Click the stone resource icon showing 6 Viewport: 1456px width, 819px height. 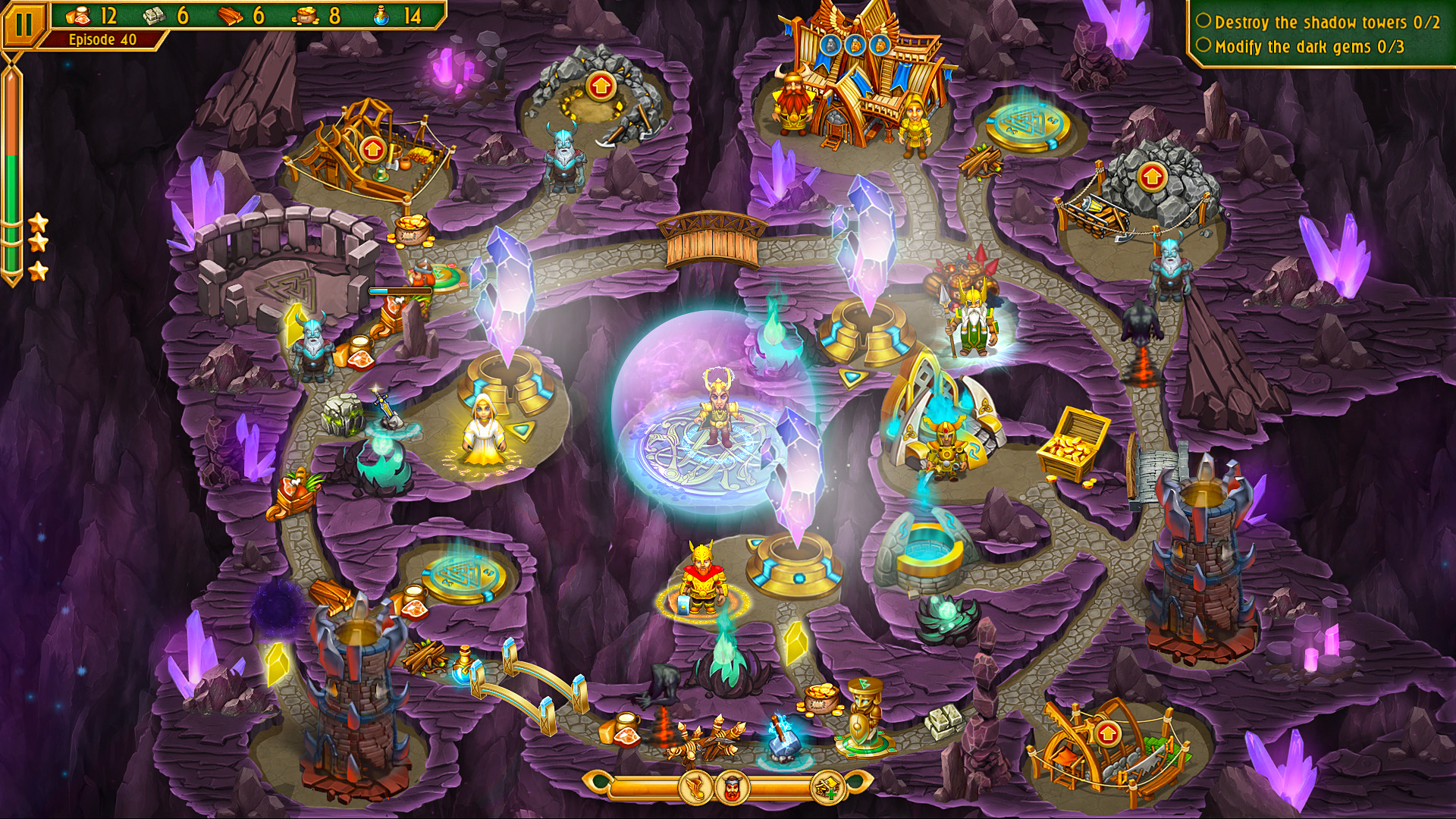[155, 16]
